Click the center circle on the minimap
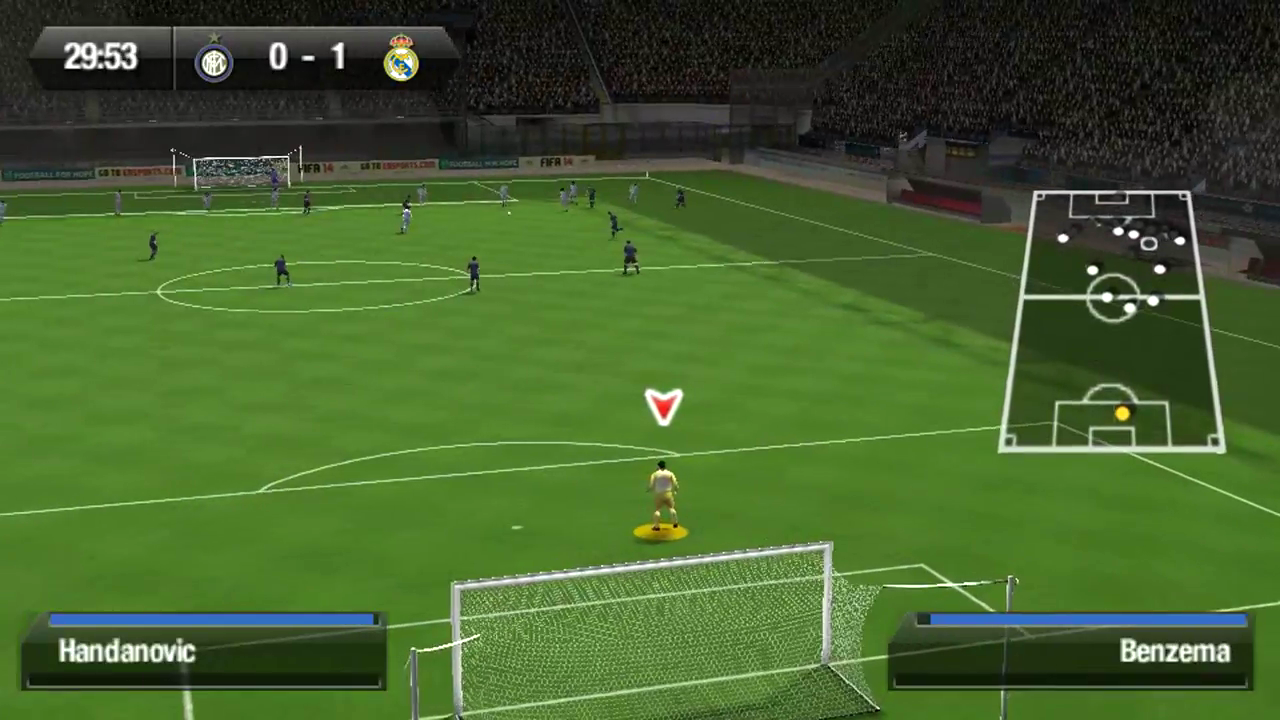This screenshot has height=720, width=1280. [1113, 298]
